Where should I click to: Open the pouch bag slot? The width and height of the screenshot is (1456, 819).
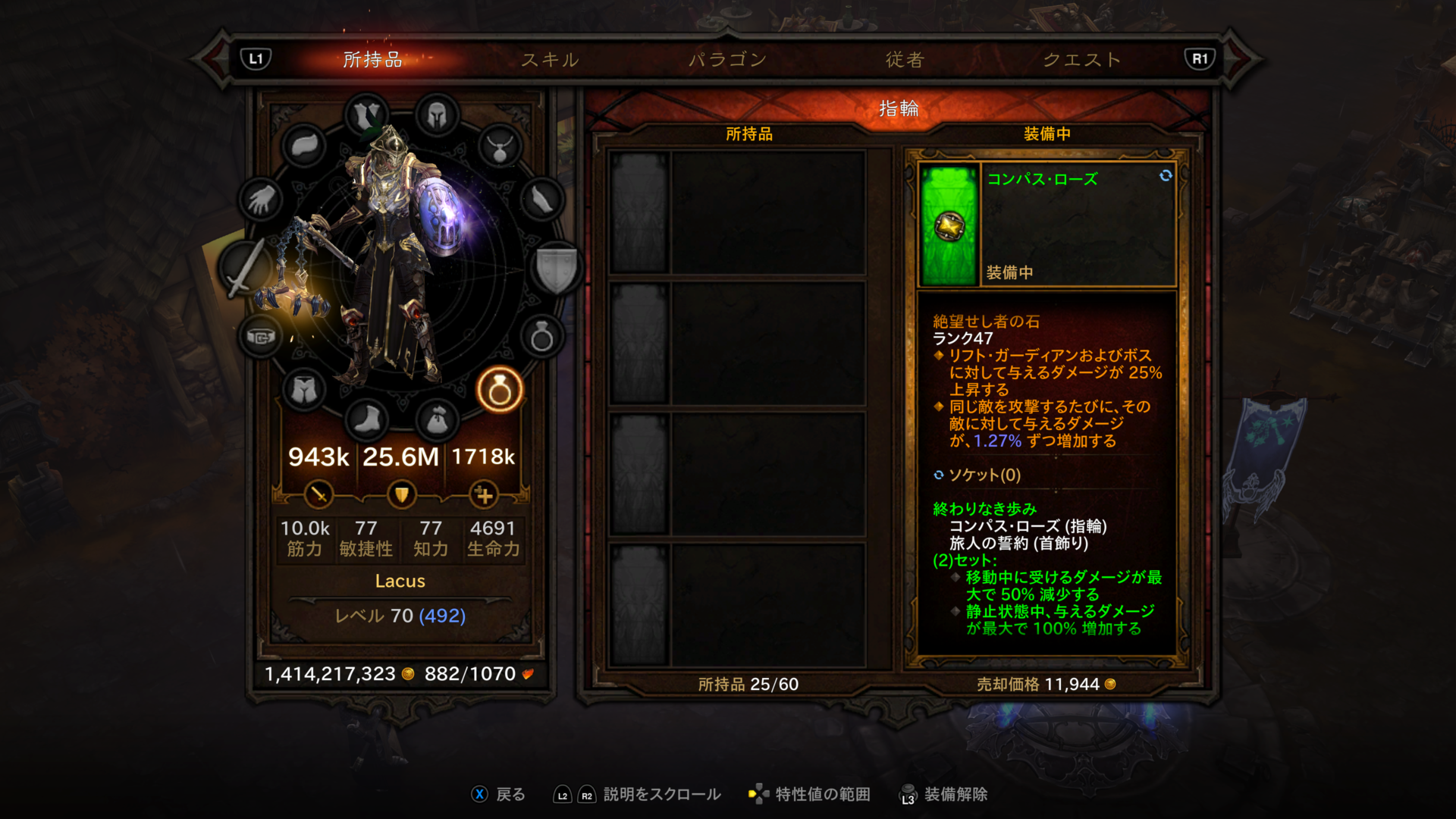coord(437,419)
